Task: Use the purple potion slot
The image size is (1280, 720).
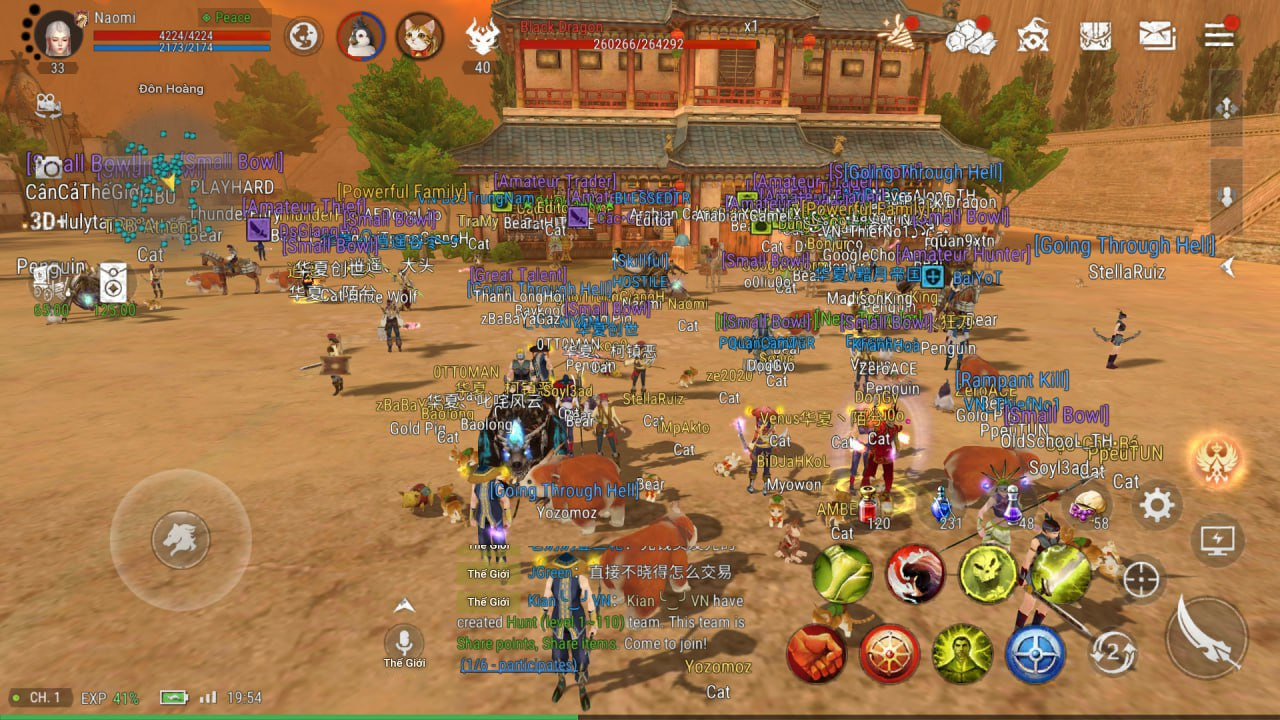Action: [1014, 503]
